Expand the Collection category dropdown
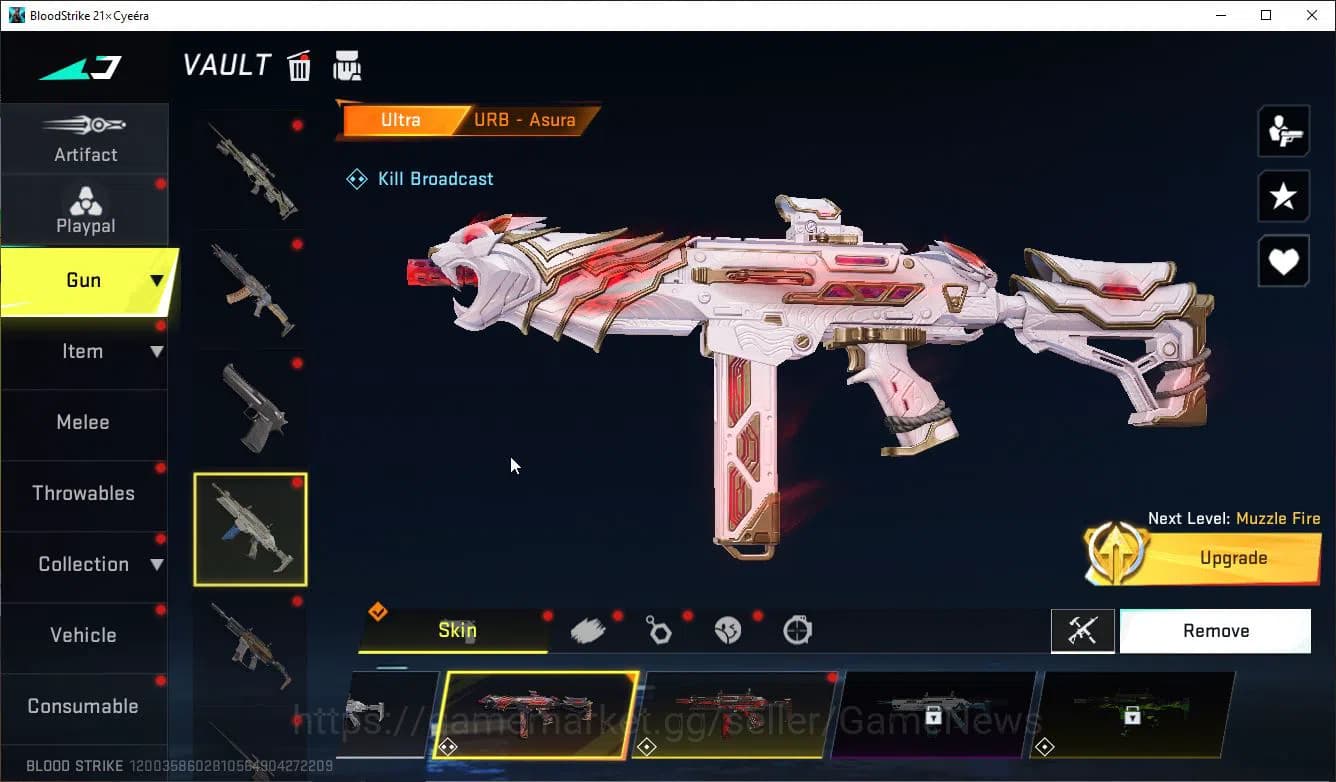This screenshot has width=1336, height=782. [85, 564]
